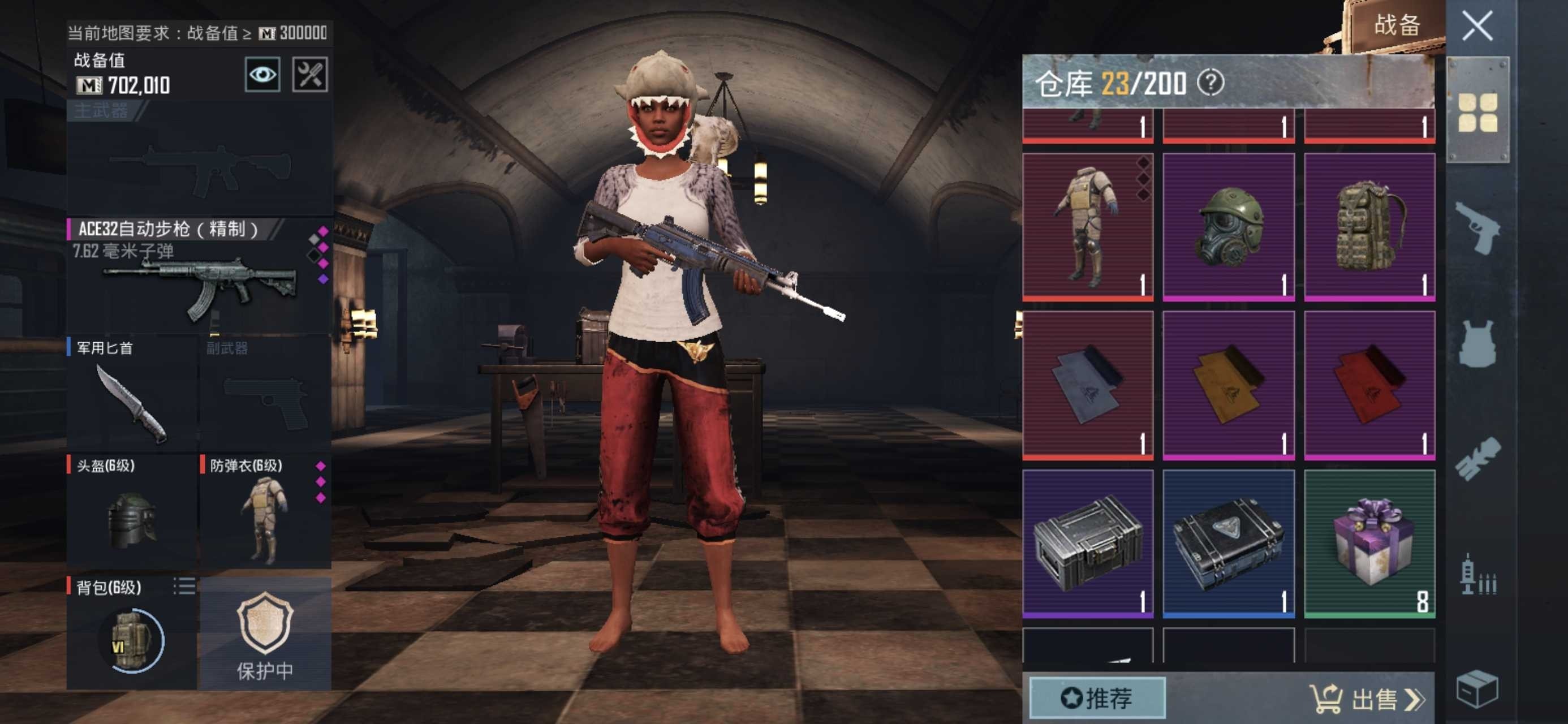Image resolution: width=1568 pixels, height=724 pixels.
Task: Toggle the eye visibility icon
Action: click(x=262, y=75)
